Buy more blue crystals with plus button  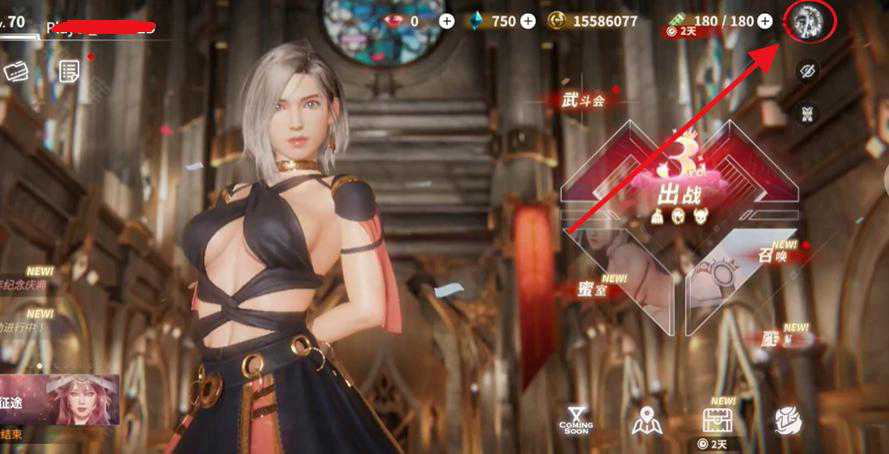(x=528, y=21)
